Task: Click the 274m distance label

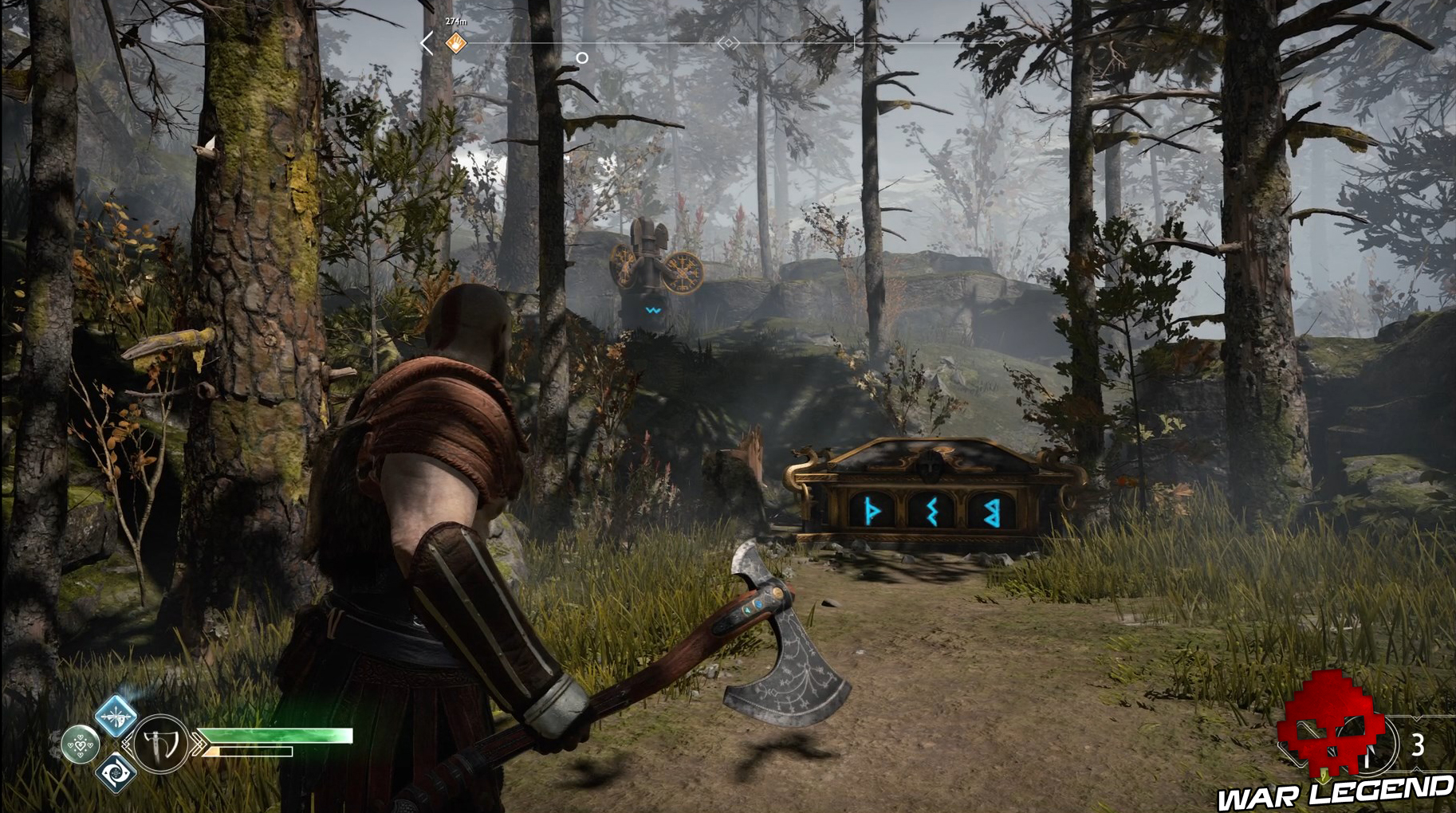Action: point(455,20)
